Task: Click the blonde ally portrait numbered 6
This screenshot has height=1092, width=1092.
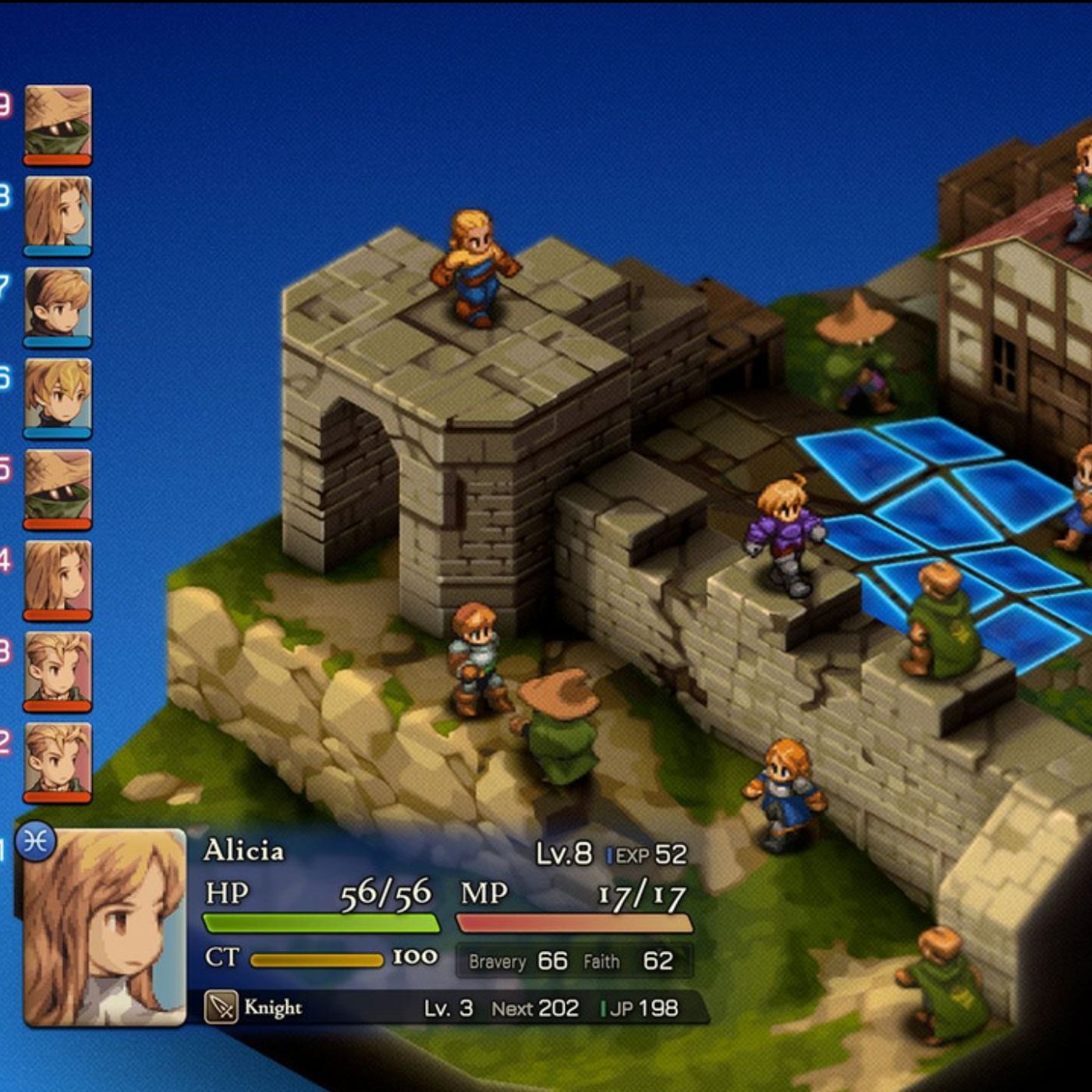Action: (x=56, y=394)
